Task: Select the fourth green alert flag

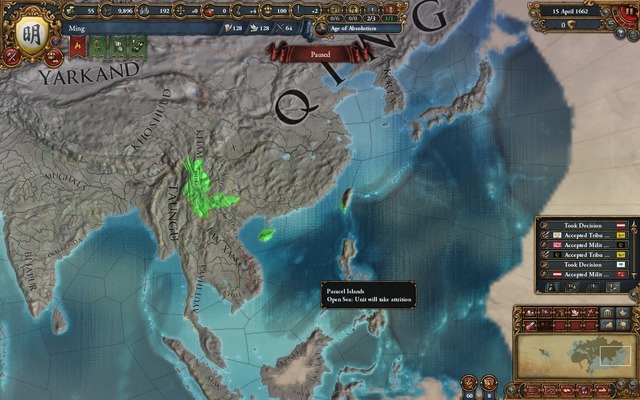Action: pos(136,45)
